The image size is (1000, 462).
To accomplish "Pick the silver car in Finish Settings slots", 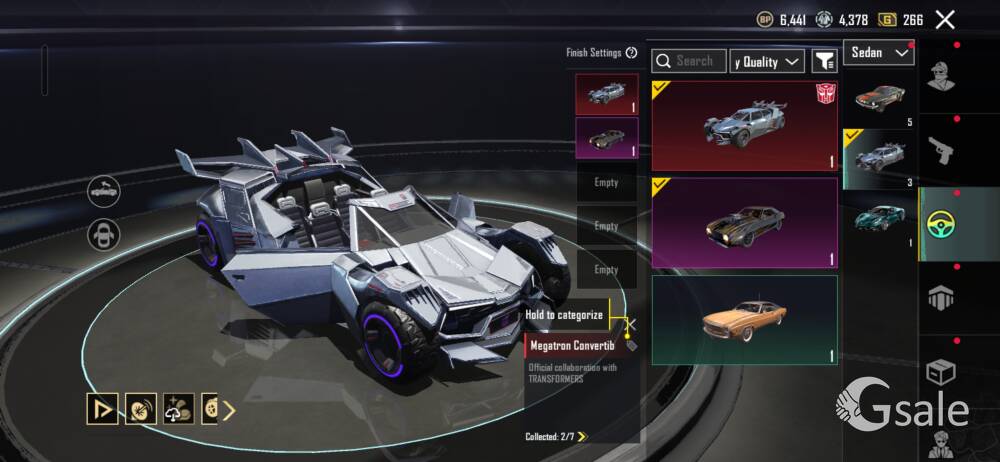I will [x=606, y=94].
